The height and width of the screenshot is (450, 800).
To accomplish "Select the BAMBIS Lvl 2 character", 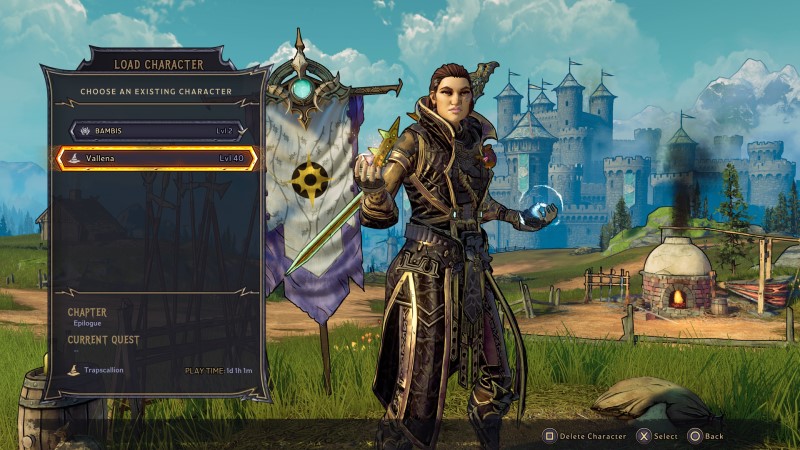I will [x=157, y=130].
